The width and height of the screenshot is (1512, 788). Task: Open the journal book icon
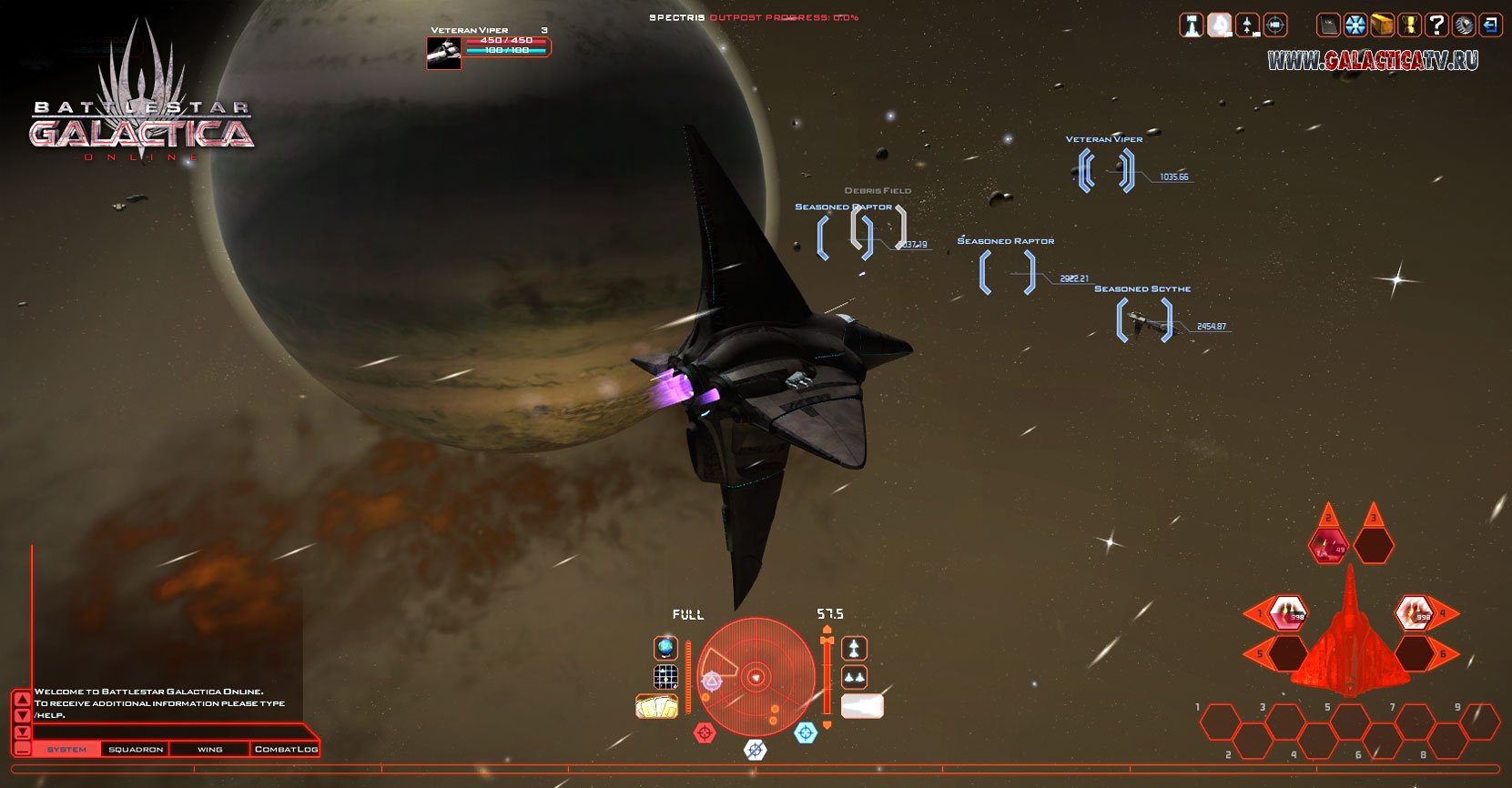coord(1329,25)
